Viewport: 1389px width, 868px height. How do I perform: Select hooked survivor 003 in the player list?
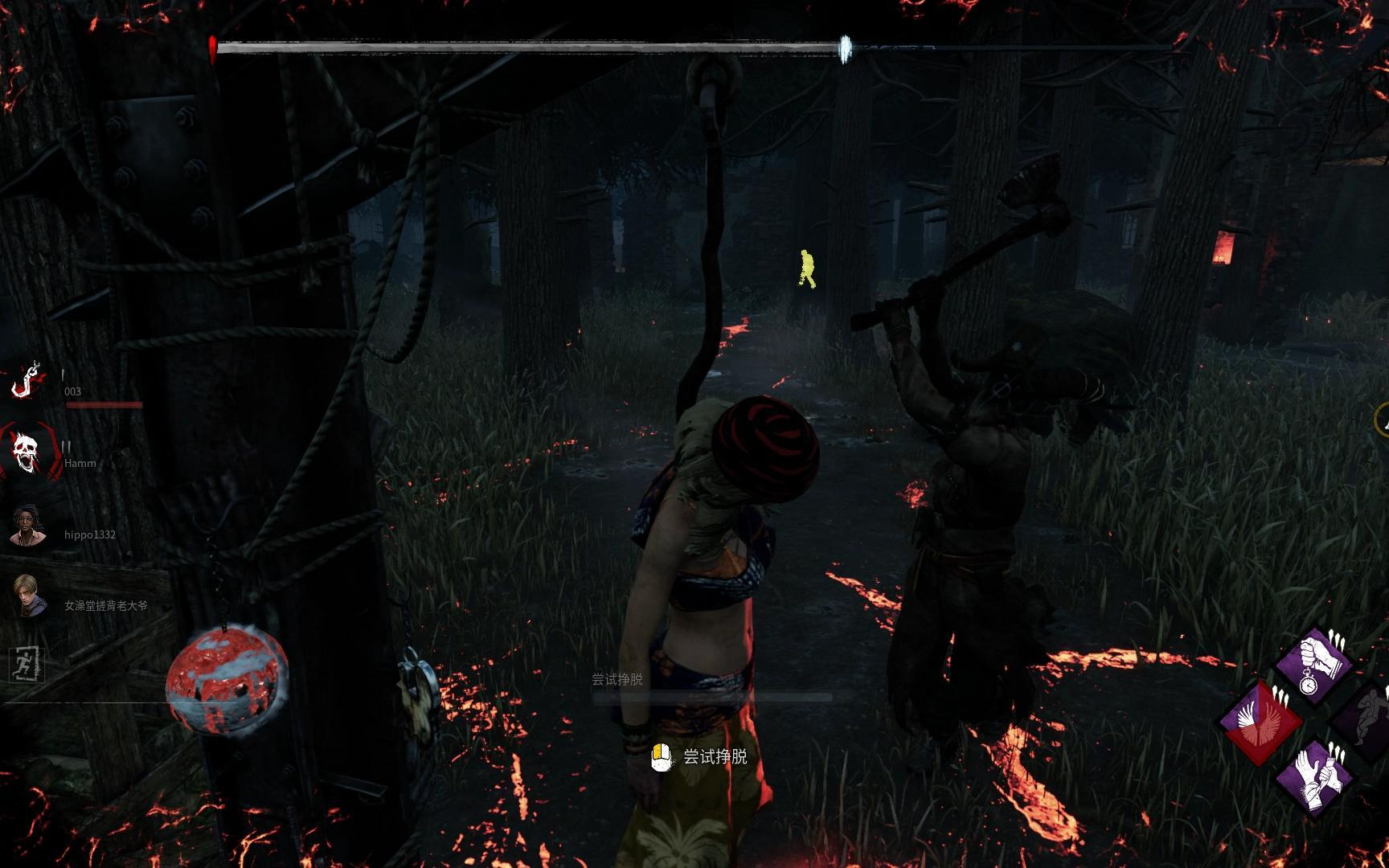pos(29,379)
